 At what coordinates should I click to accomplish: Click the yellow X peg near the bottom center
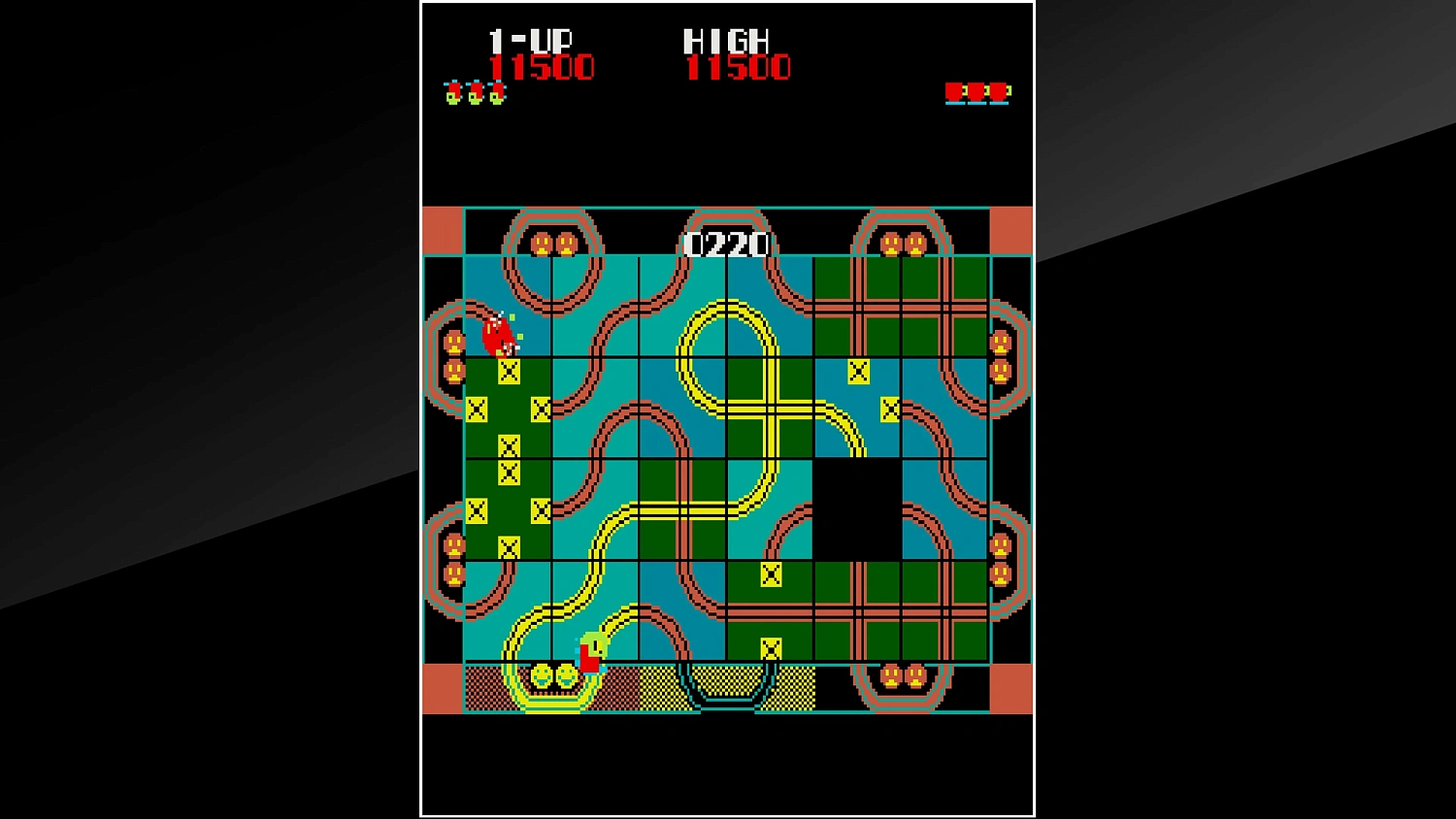coord(770,648)
